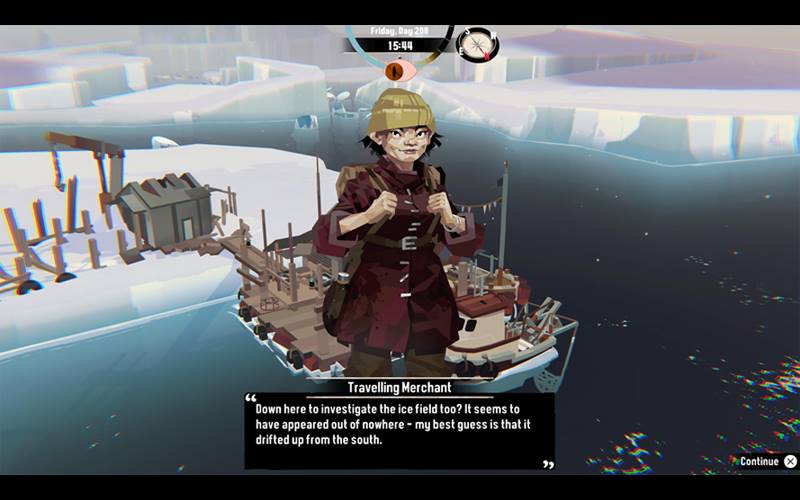Click the compass icon beside the clock
Viewport: 800px width, 500px height.
[x=477, y=44]
